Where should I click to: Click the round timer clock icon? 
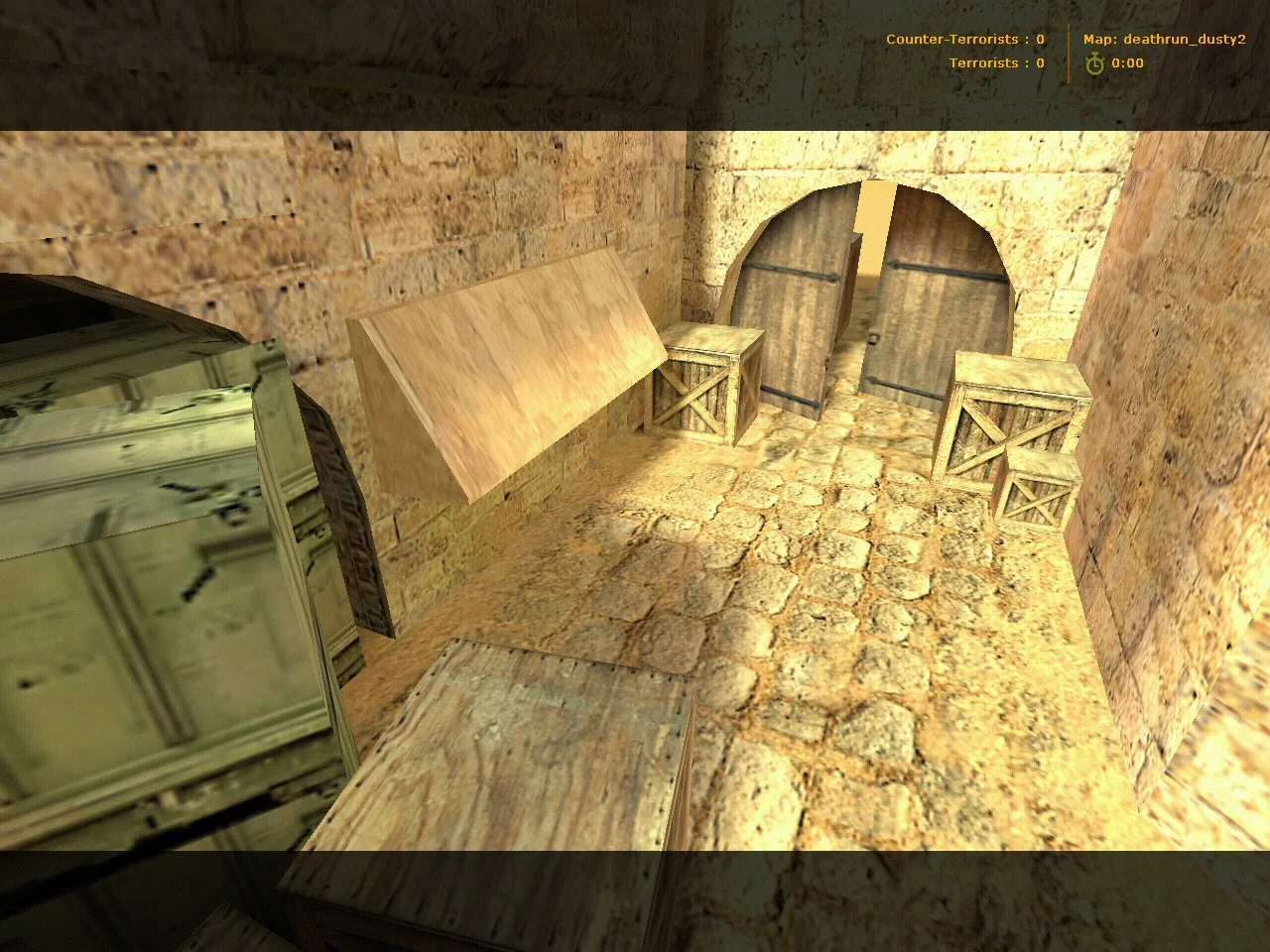[x=1093, y=62]
